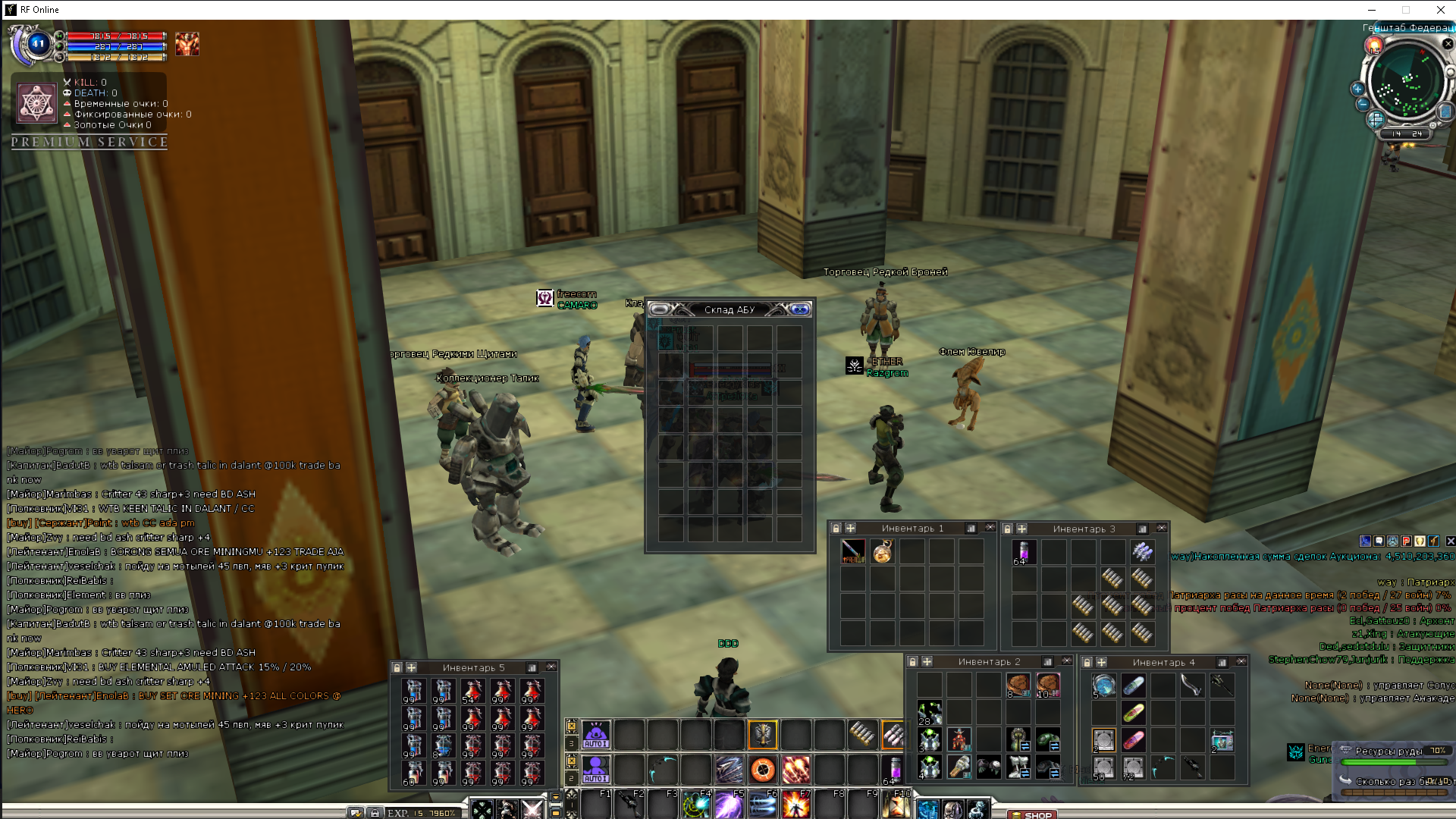Zoom in the radar minimap
Image resolution: width=1456 pixels, height=819 pixels.
click(x=1357, y=89)
